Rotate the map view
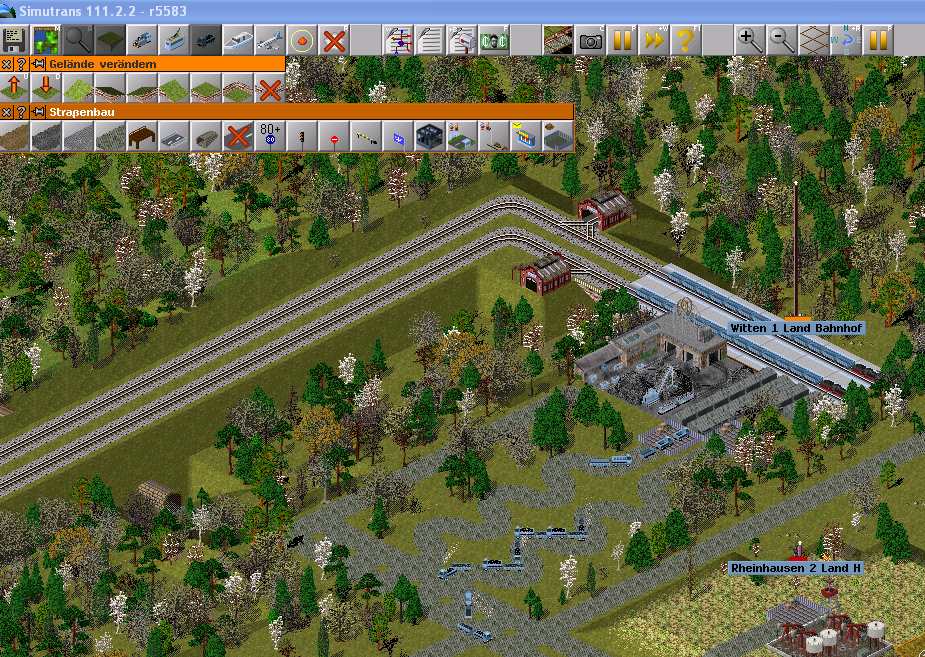This screenshot has width=925, height=657. (846, 40)
